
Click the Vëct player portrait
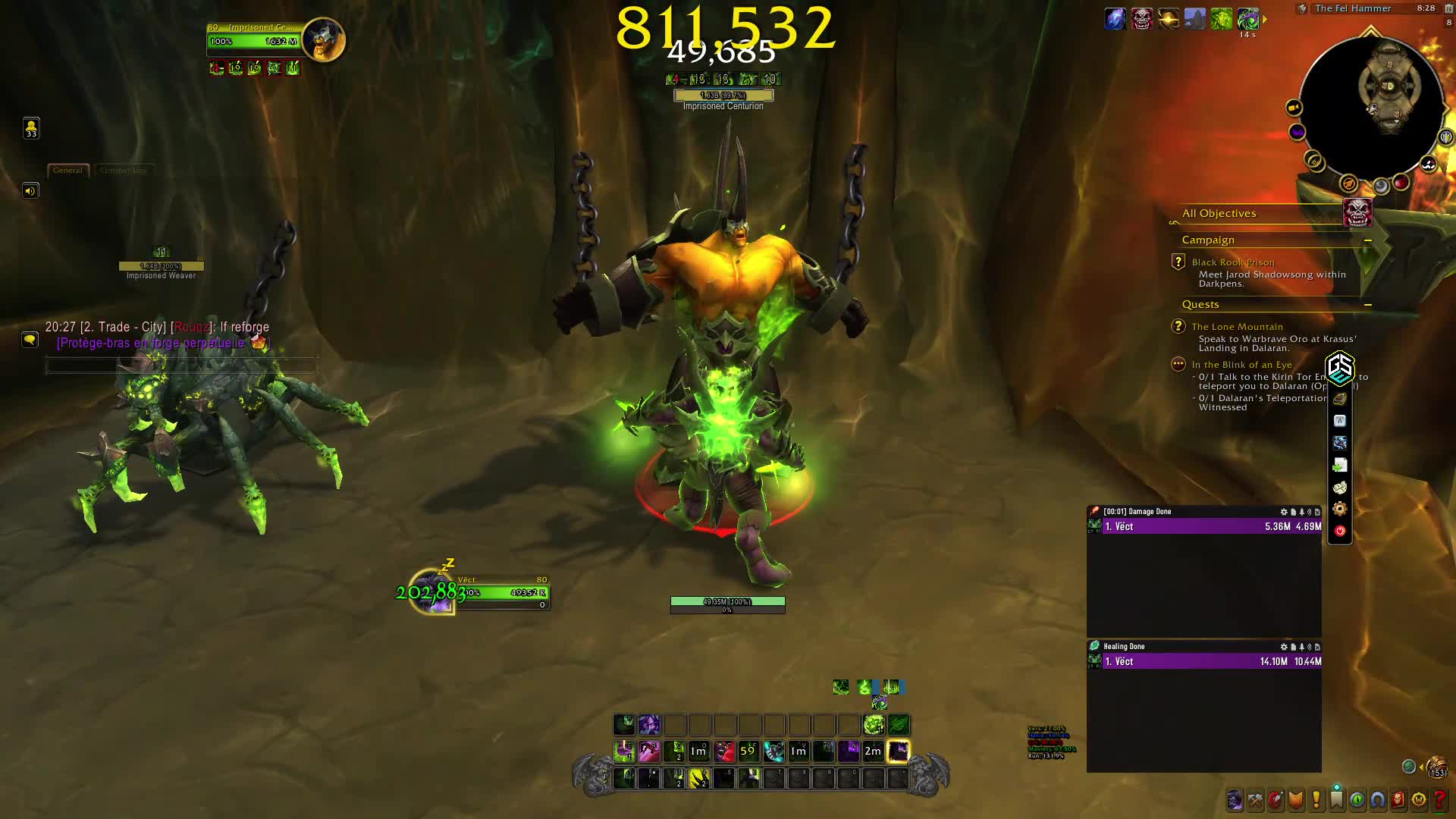(x=432, y=592)
